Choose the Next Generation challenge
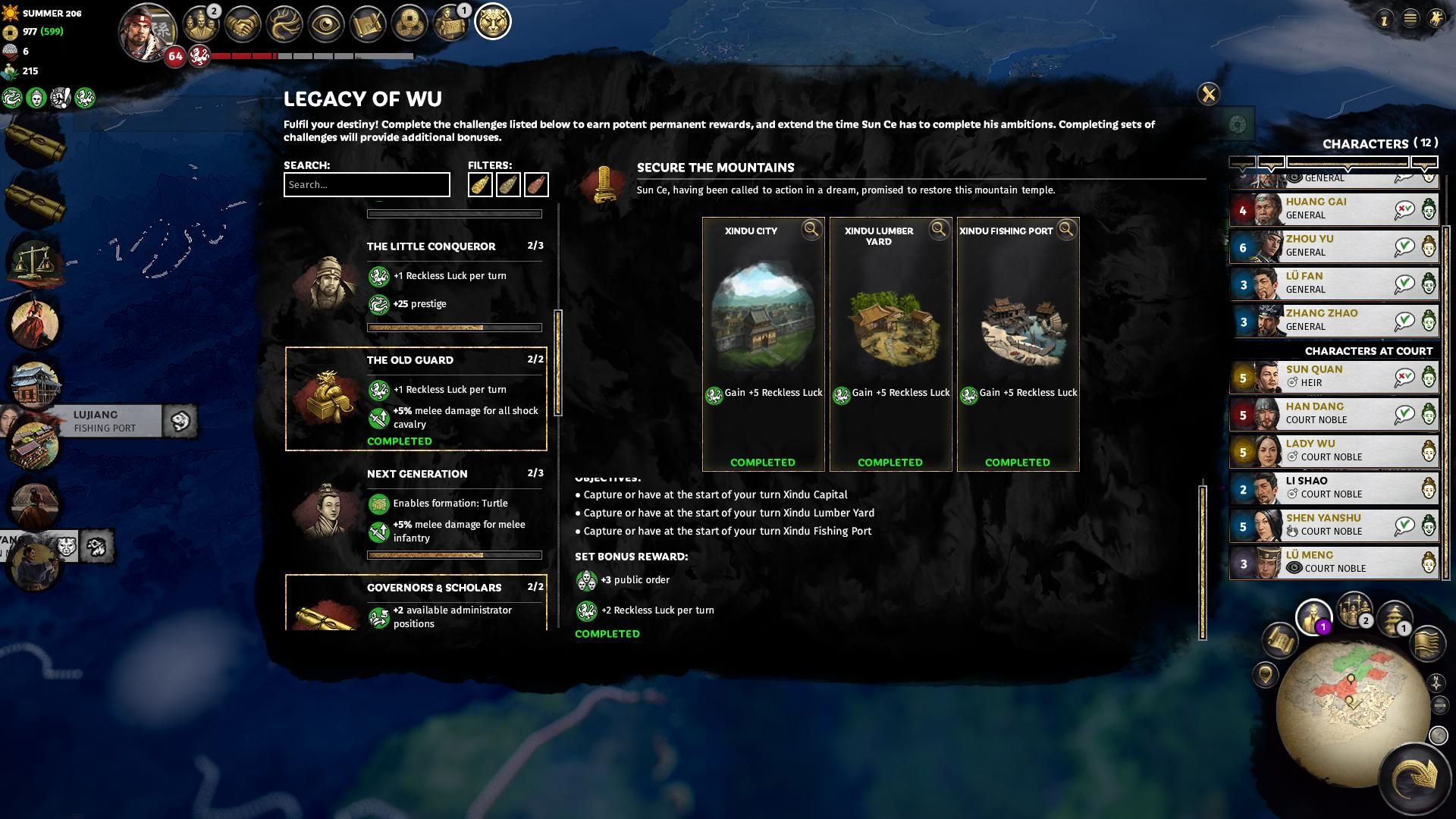This screenshot has width=1456, height=819. [x=417, y=474]
